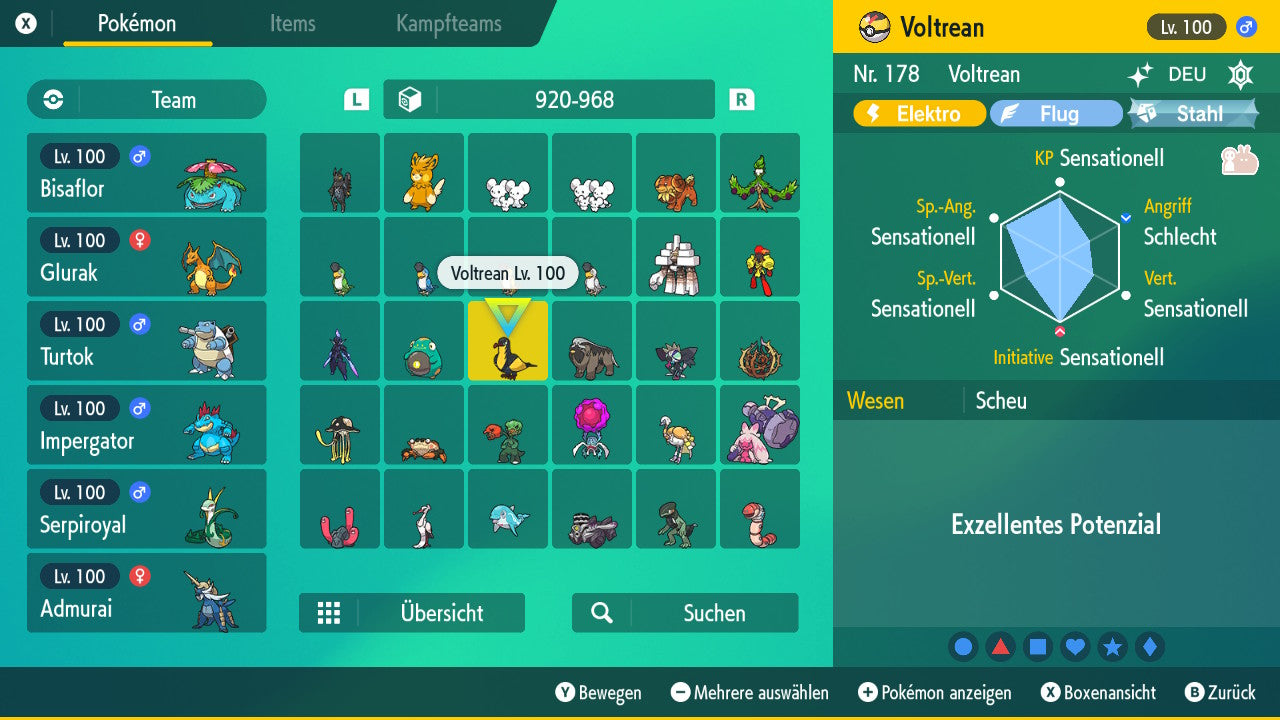
Task: Click the rotate icon on the Team button
Action: click(x=51, y=99)
